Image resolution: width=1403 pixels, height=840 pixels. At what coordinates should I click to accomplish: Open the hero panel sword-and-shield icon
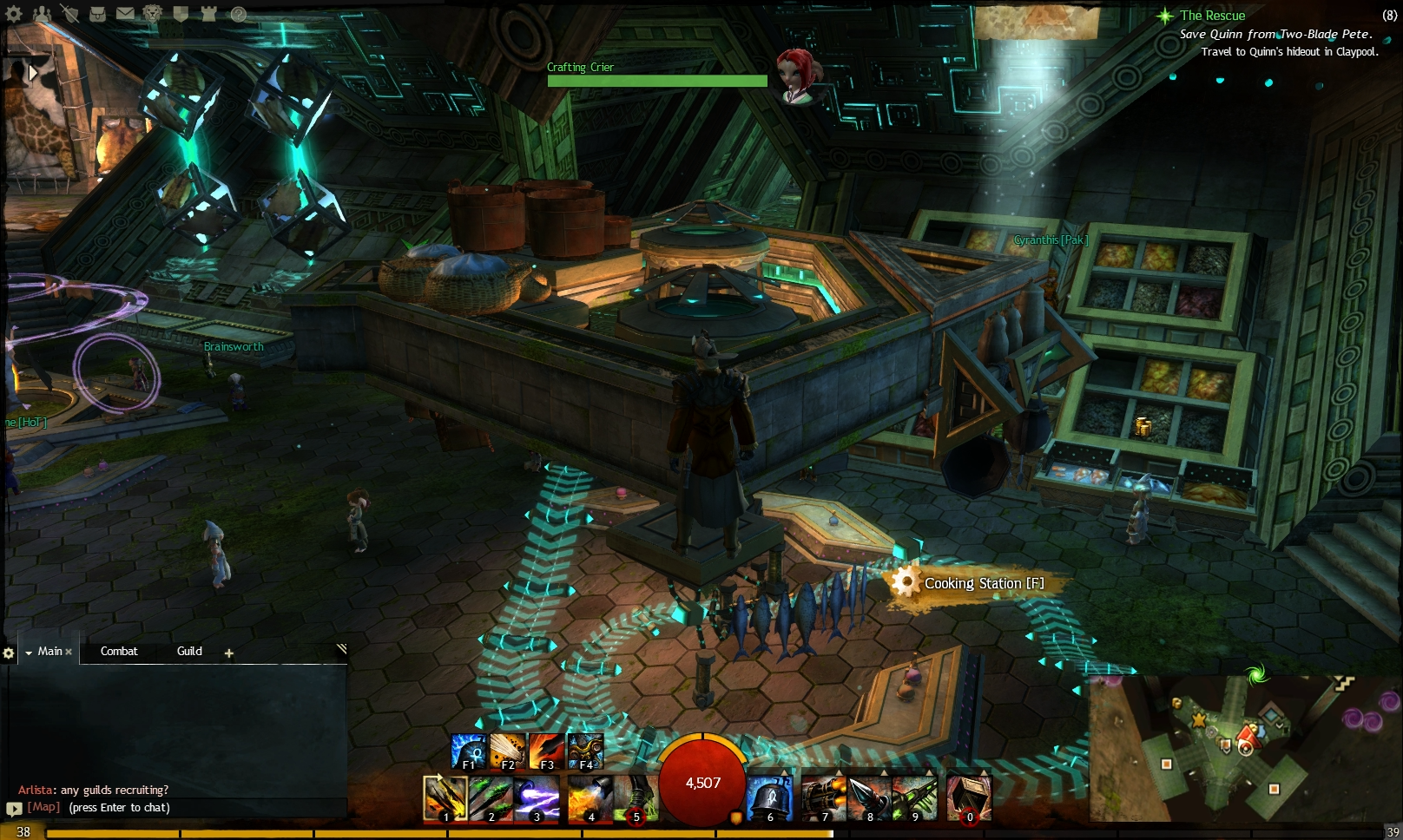[x=69, y=12]
